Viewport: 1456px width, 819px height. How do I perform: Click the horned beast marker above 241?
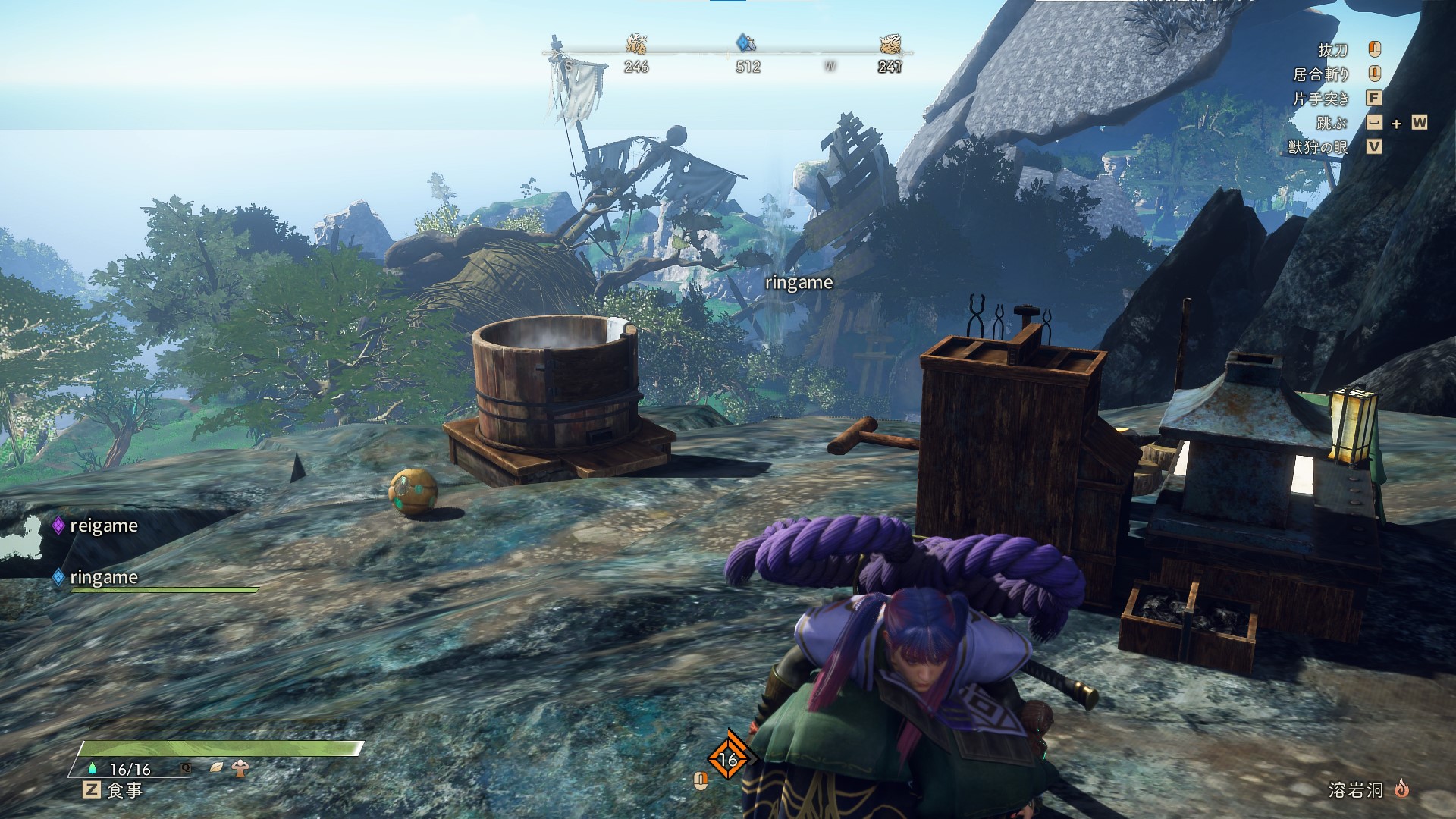[890, 43]
